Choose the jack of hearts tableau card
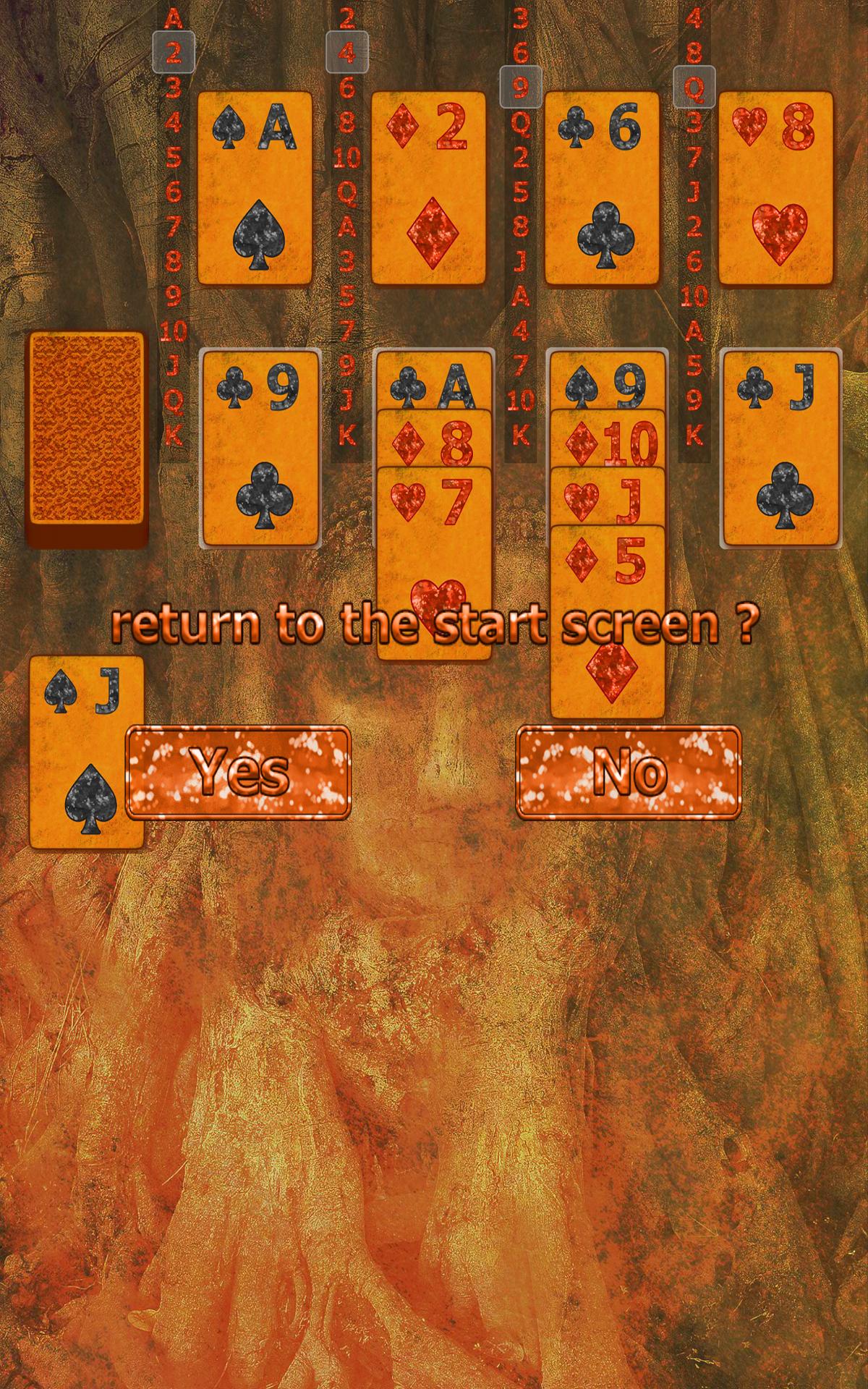The image size is (868, 1389). coord(608,498)
